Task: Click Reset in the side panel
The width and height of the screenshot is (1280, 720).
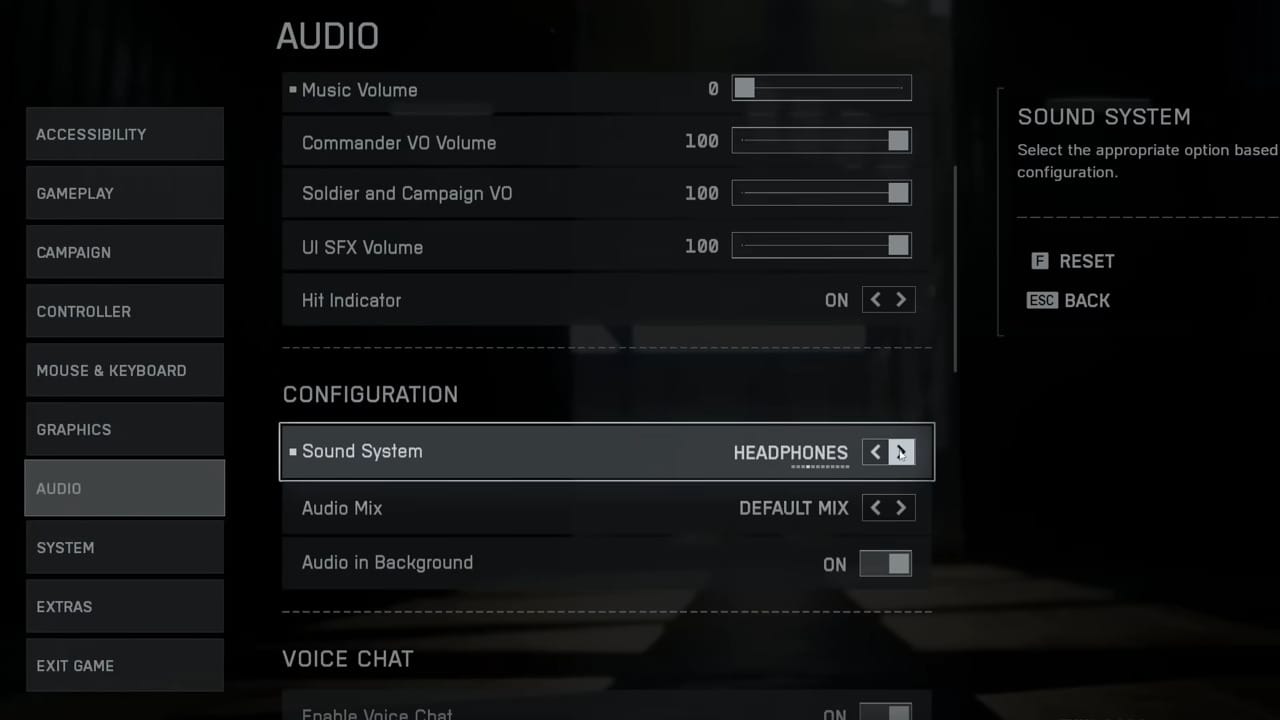Action: pos(1085,261)
